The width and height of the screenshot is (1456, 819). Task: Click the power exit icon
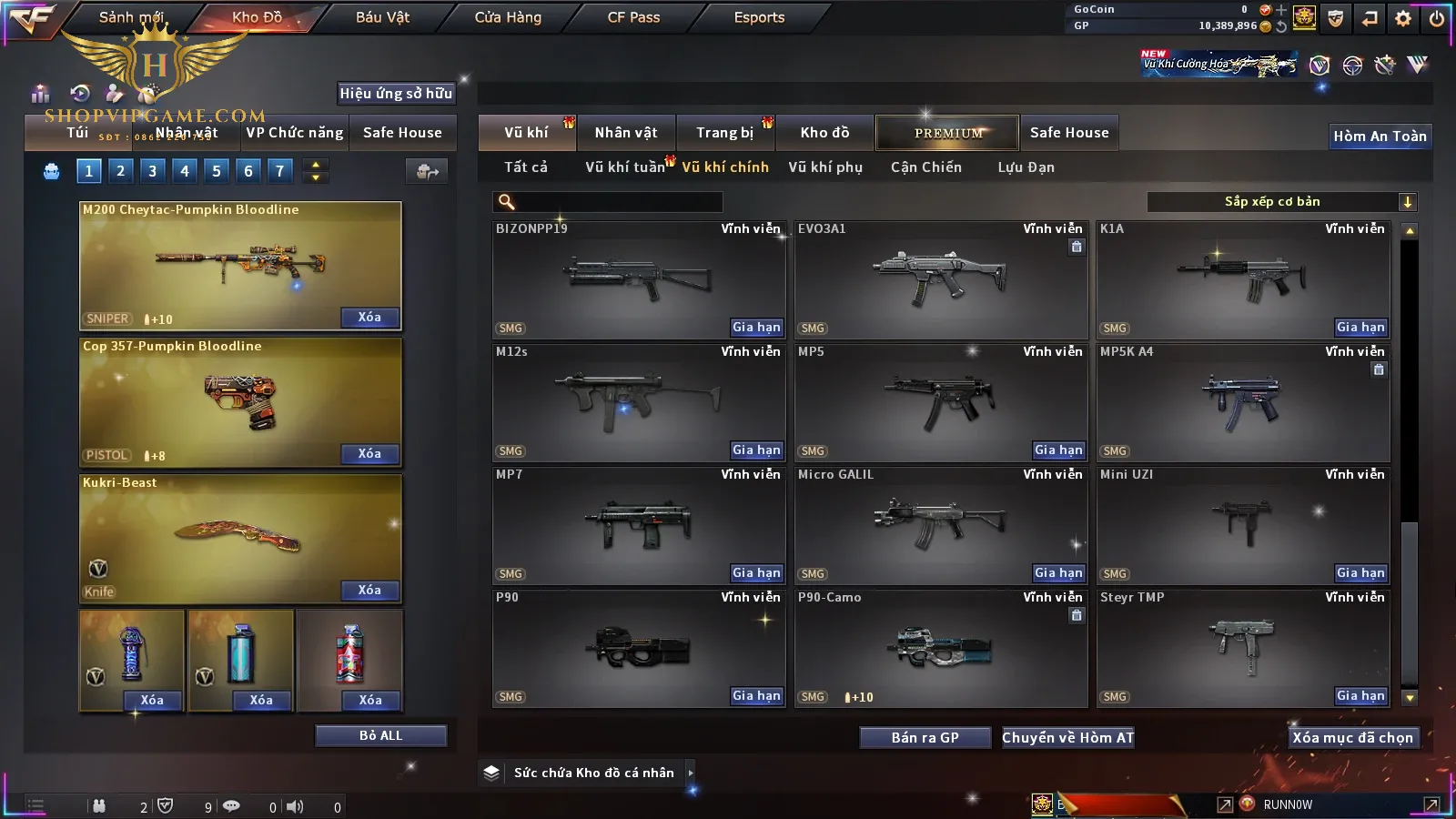[x=1437, y=17]
